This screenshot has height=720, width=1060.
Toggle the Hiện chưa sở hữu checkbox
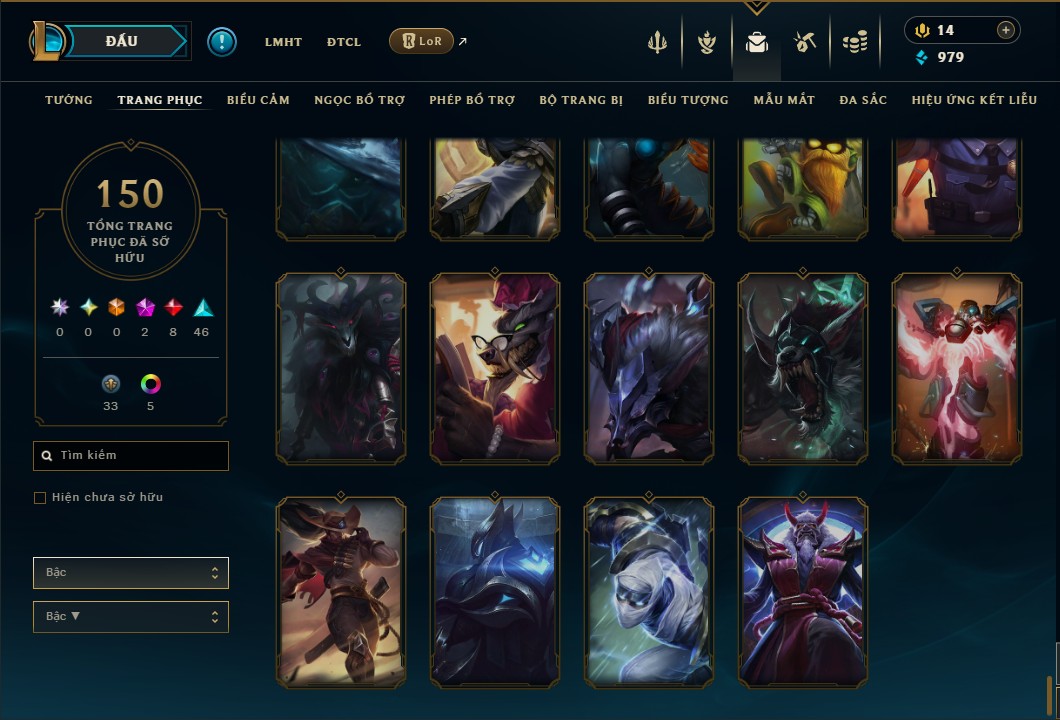[40, 498]
